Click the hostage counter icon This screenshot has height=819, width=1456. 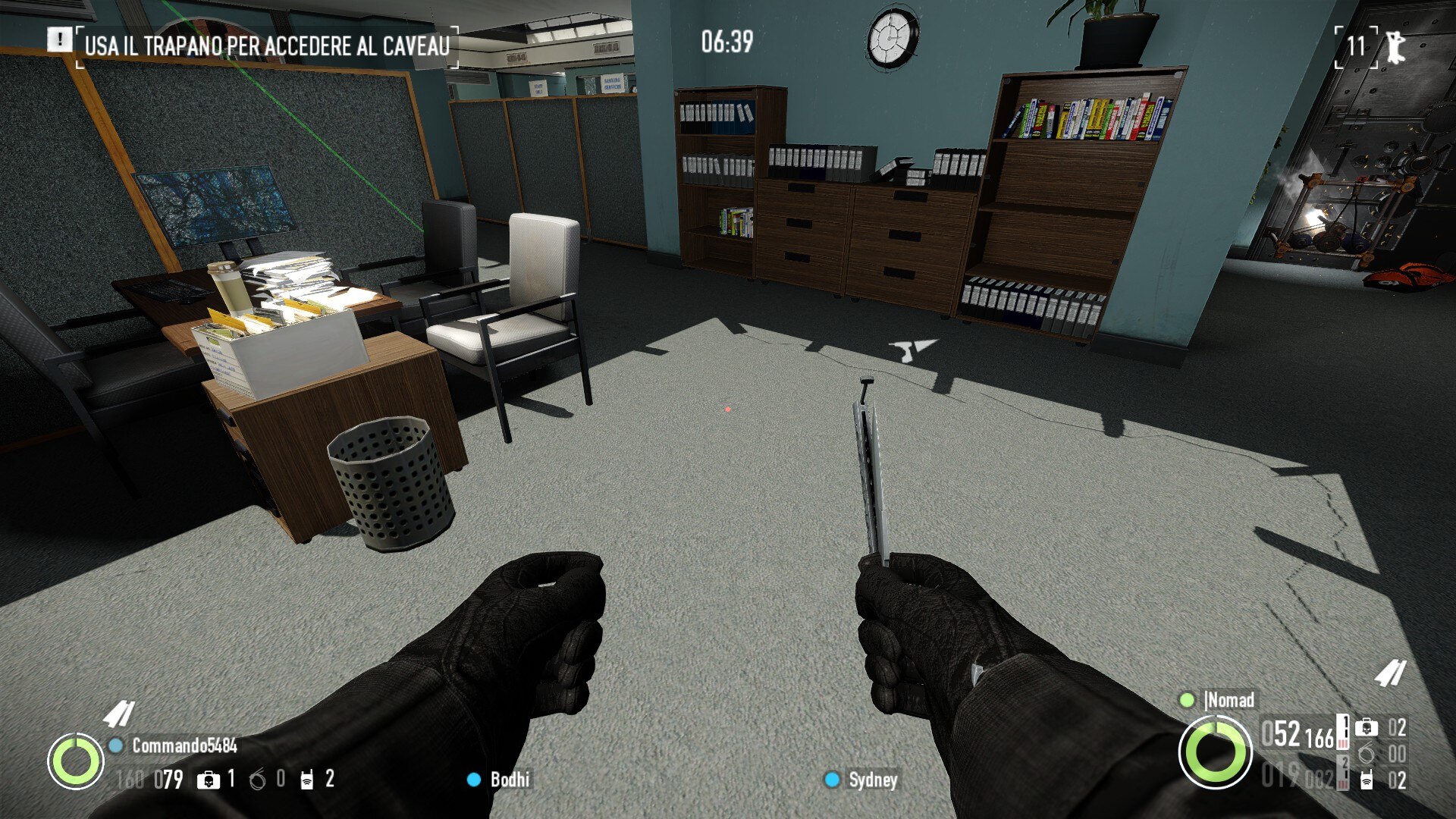click(1395, 47)
